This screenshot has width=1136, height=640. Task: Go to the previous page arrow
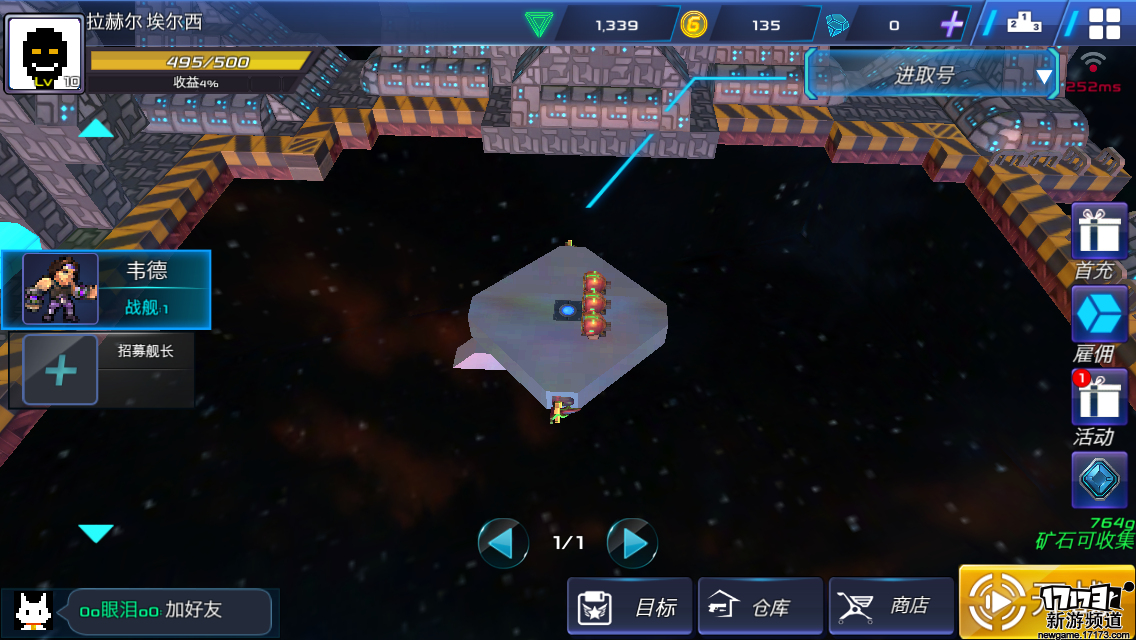tap(502, 543)
